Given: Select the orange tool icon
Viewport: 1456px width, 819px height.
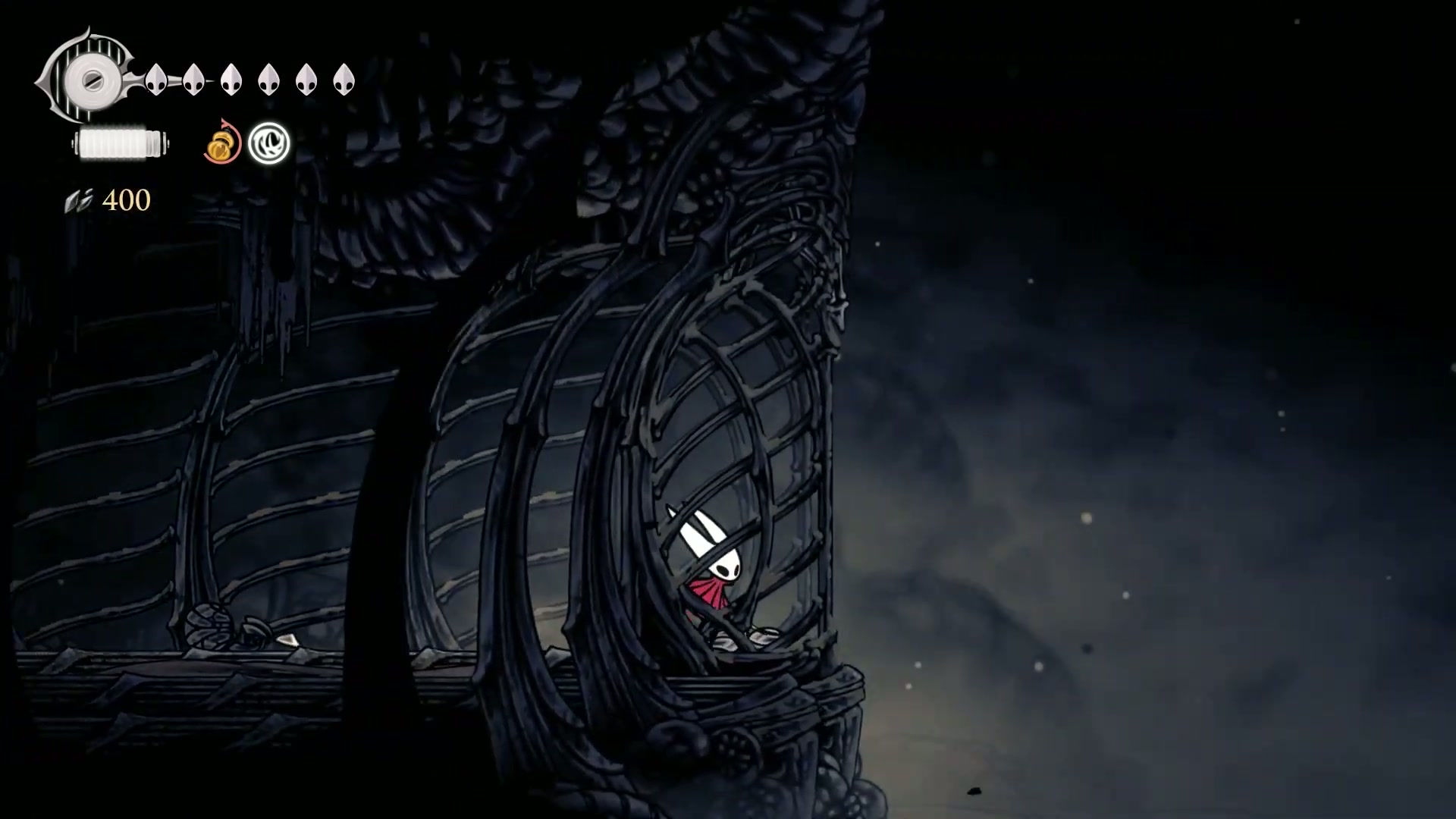Looking at the screenshot, I should click(x=221, y=143).
